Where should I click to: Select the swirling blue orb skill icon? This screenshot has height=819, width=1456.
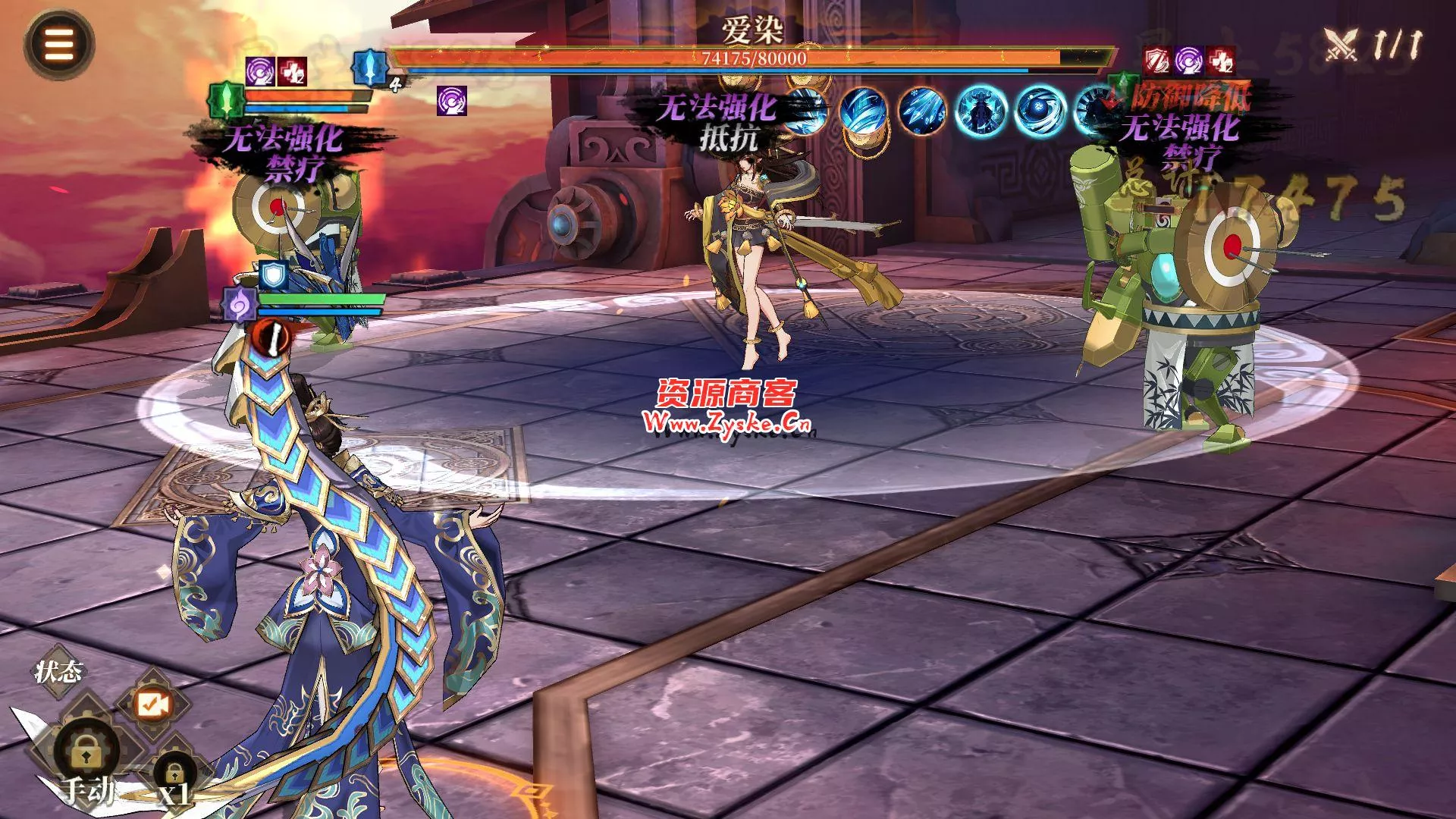tap(1040, 111)
